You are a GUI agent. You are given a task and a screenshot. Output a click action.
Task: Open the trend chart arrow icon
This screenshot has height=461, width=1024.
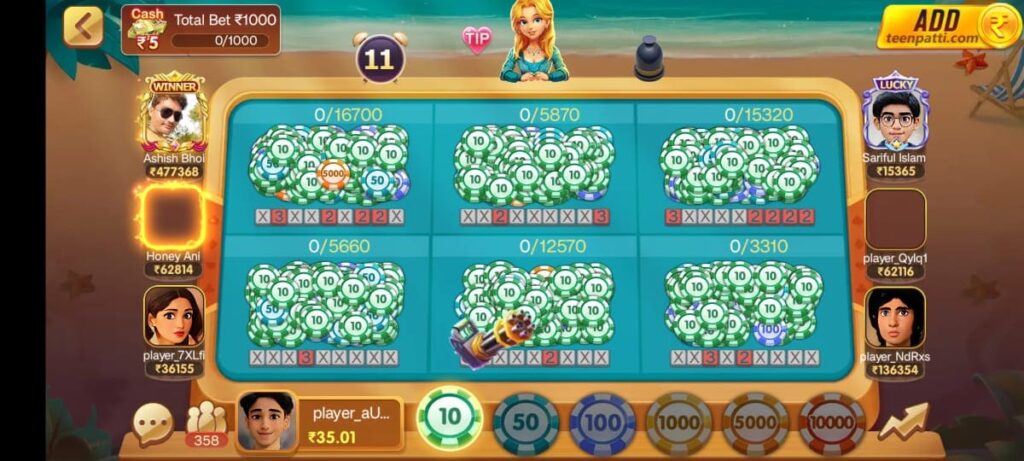tap(903, 422)
